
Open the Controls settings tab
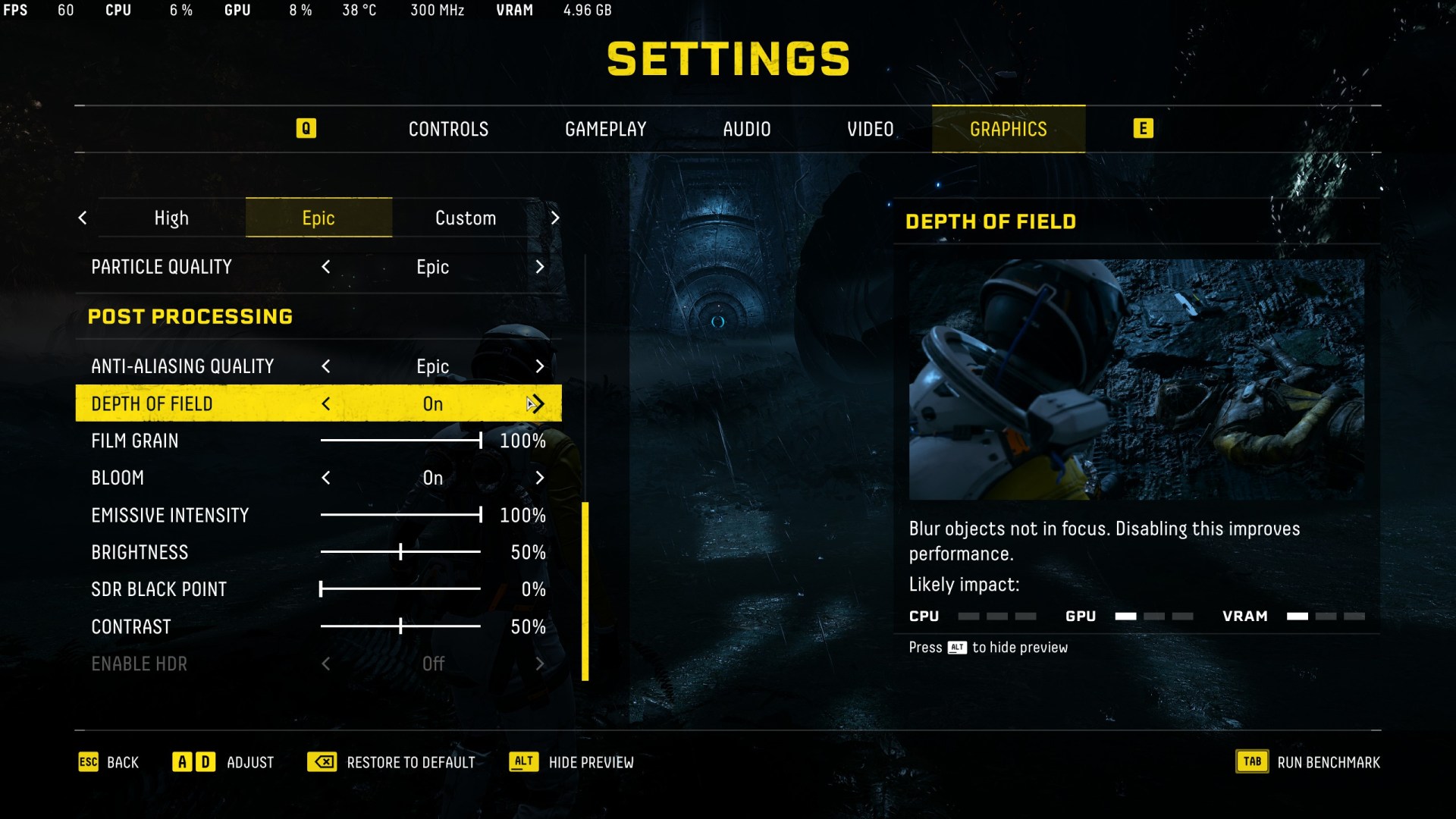[448, 129]
